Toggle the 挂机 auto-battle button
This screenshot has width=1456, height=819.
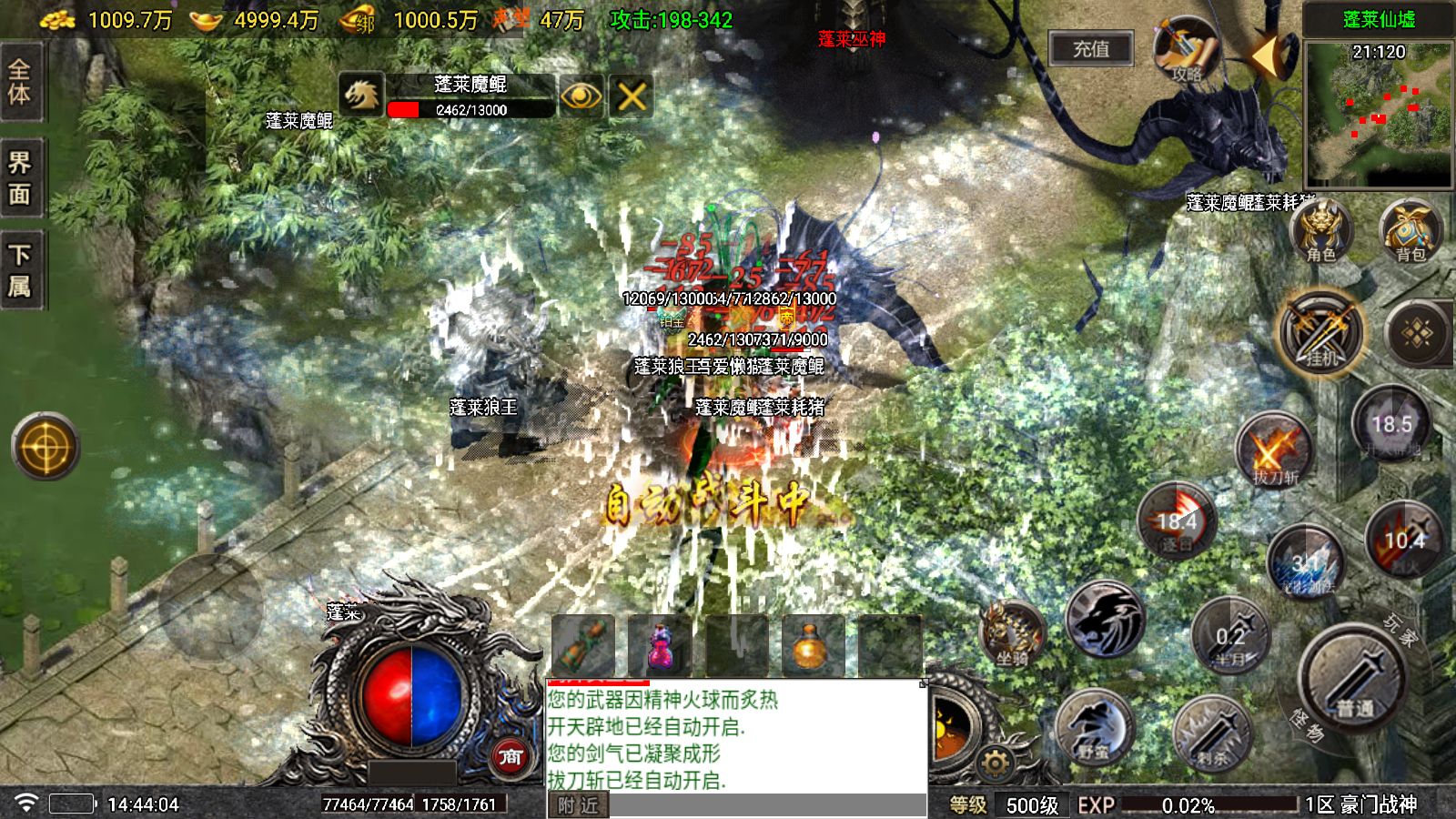pos(1320,334)
